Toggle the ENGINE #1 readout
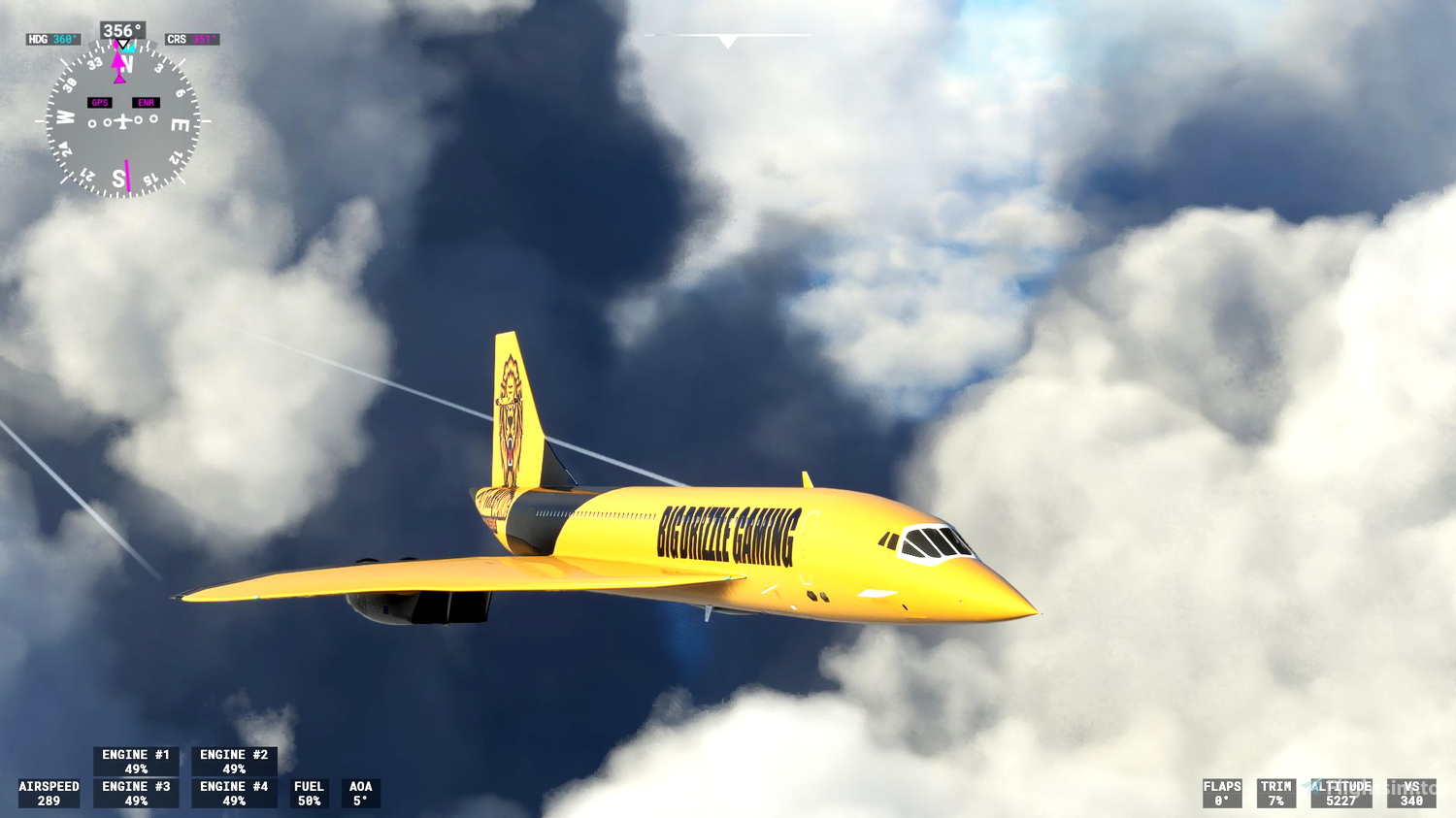 (x=135, y=761)
